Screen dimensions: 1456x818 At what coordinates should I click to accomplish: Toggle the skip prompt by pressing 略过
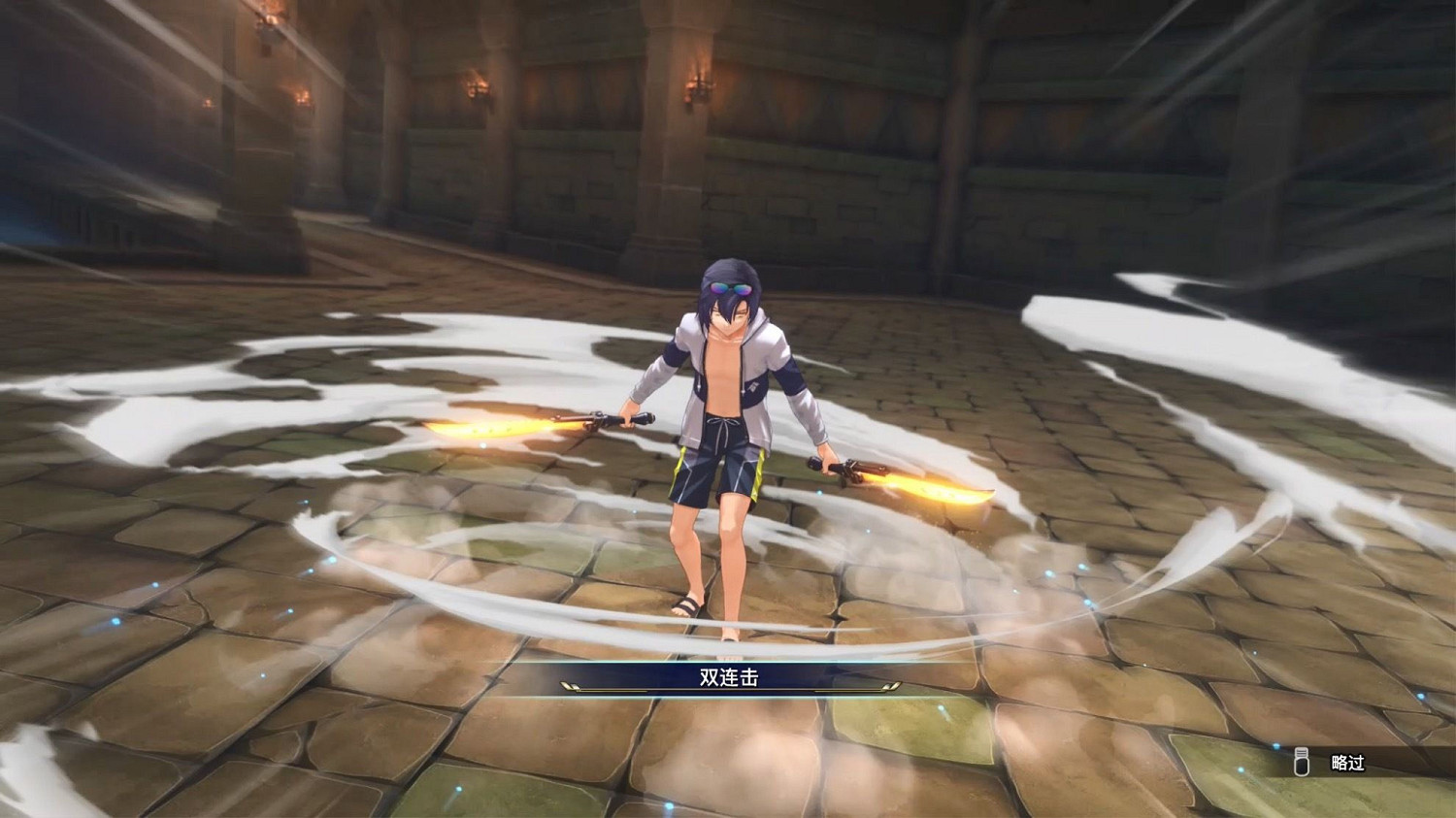[1348, 763]
